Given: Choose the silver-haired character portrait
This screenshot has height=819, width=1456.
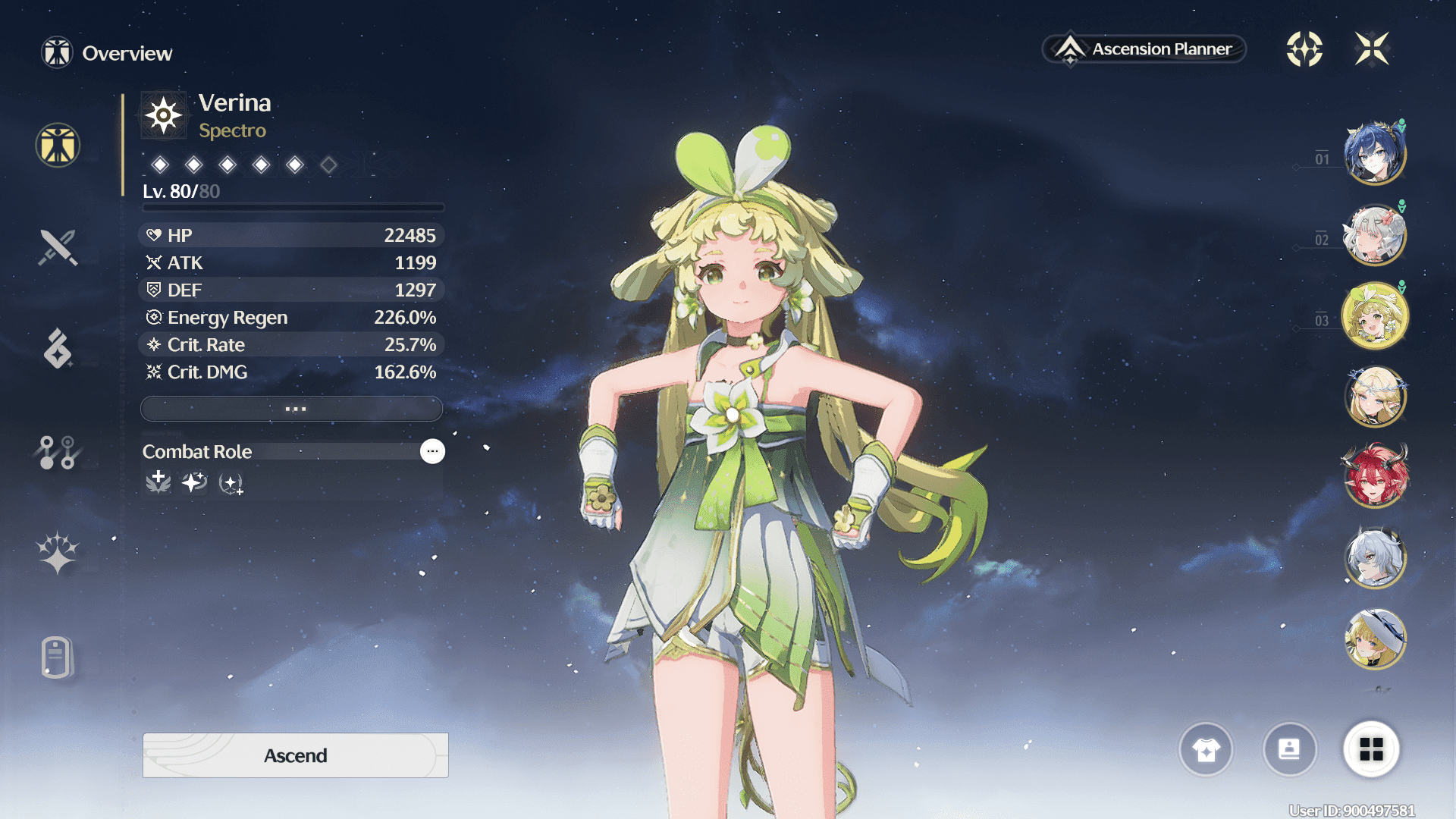Looking at the screenshot, I should (x=1375, y=558).
